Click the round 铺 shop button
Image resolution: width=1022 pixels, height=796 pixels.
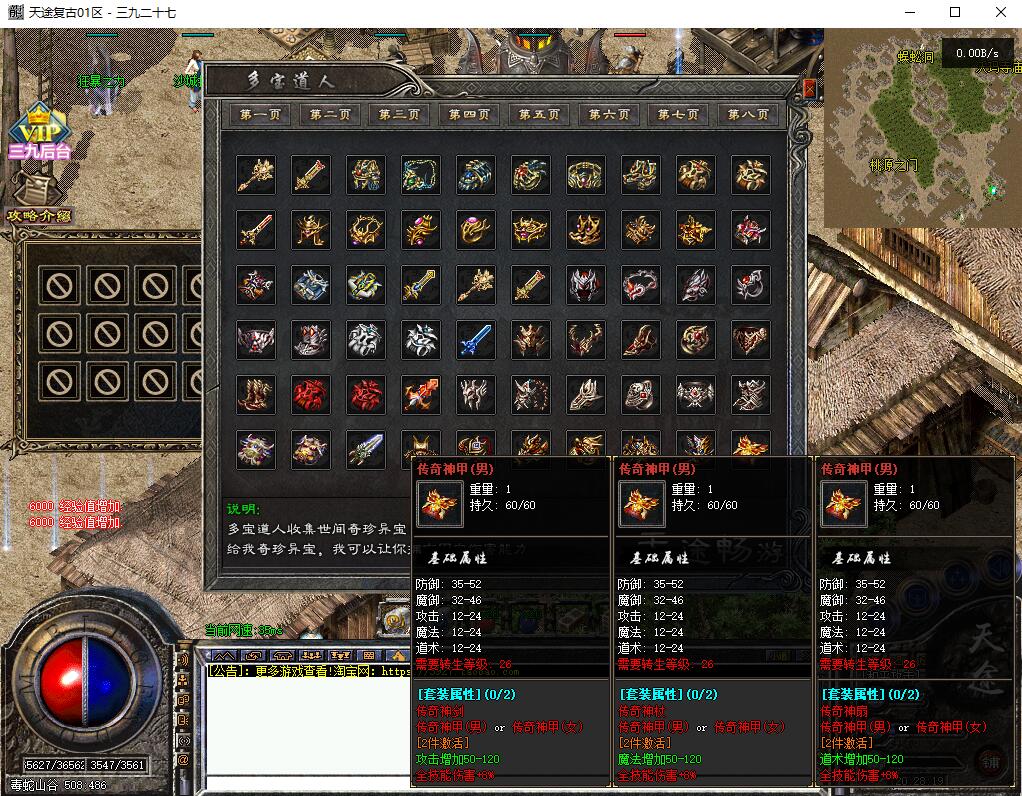(991, 763)
